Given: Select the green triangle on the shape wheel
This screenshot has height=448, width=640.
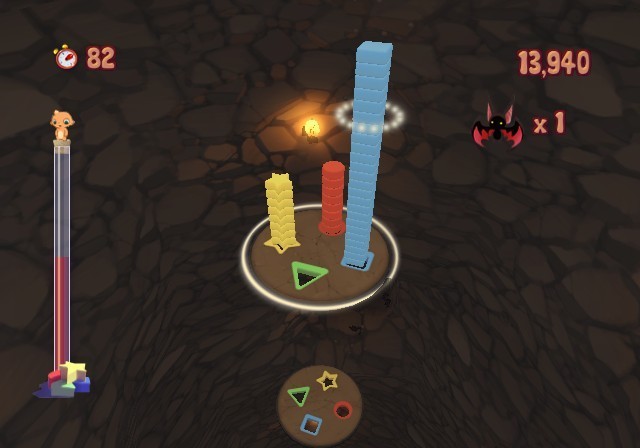Looking at the screenshot, I should 298,396.
